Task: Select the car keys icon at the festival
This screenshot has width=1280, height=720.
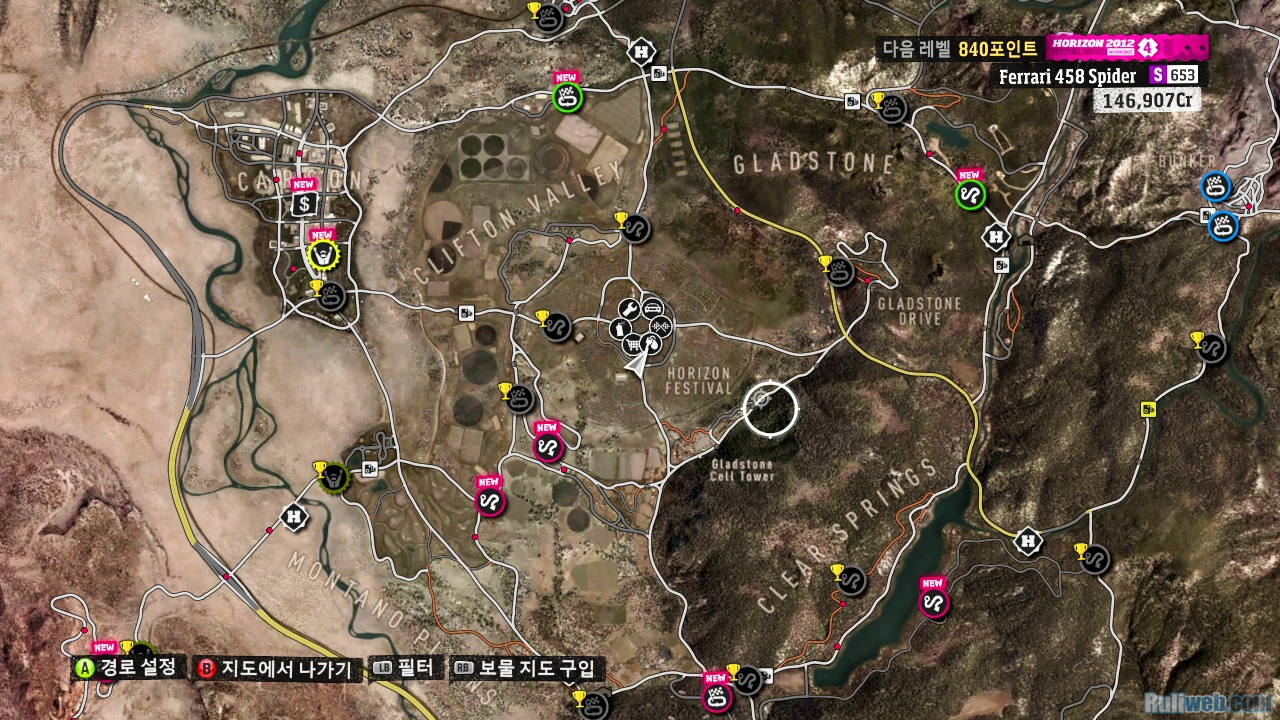Action: (x=651, y=345)
